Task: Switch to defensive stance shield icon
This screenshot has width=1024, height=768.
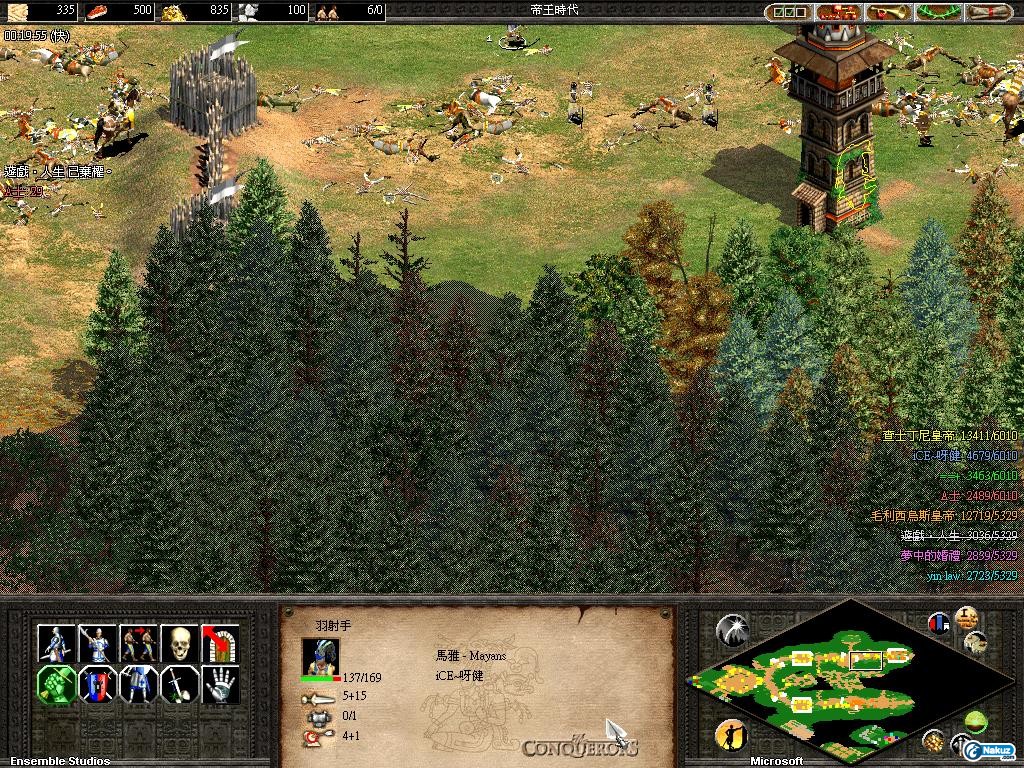Action: [x=97, y=685]
